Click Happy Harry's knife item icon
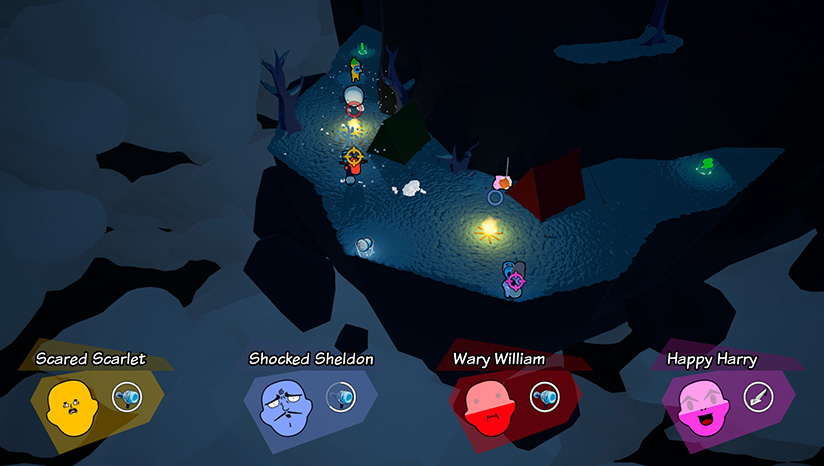 757,397
